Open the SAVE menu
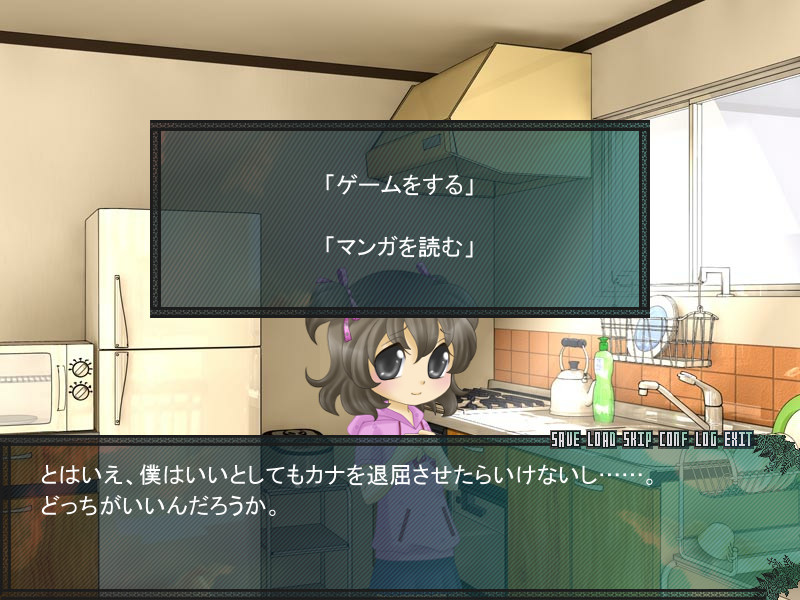This screenshot has height=600, width=800. click(x=568, y=440)
